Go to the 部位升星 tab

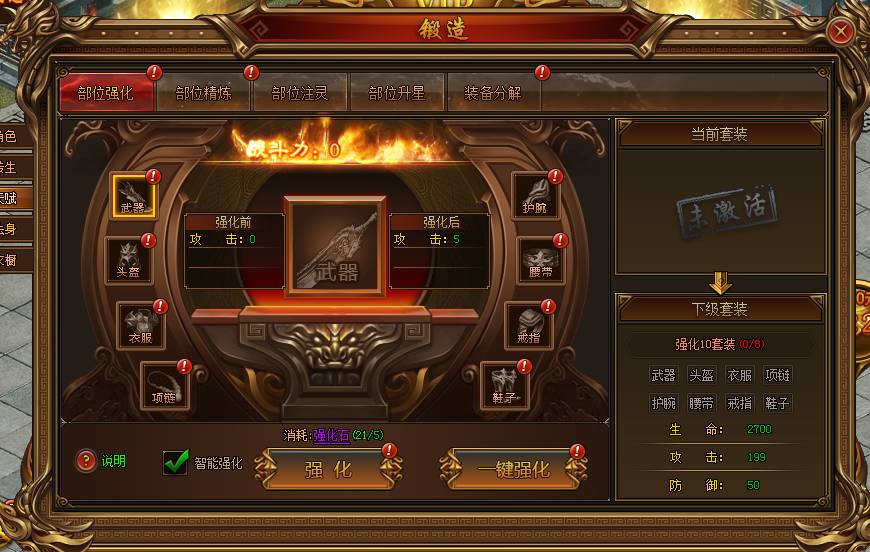(397, 93)
